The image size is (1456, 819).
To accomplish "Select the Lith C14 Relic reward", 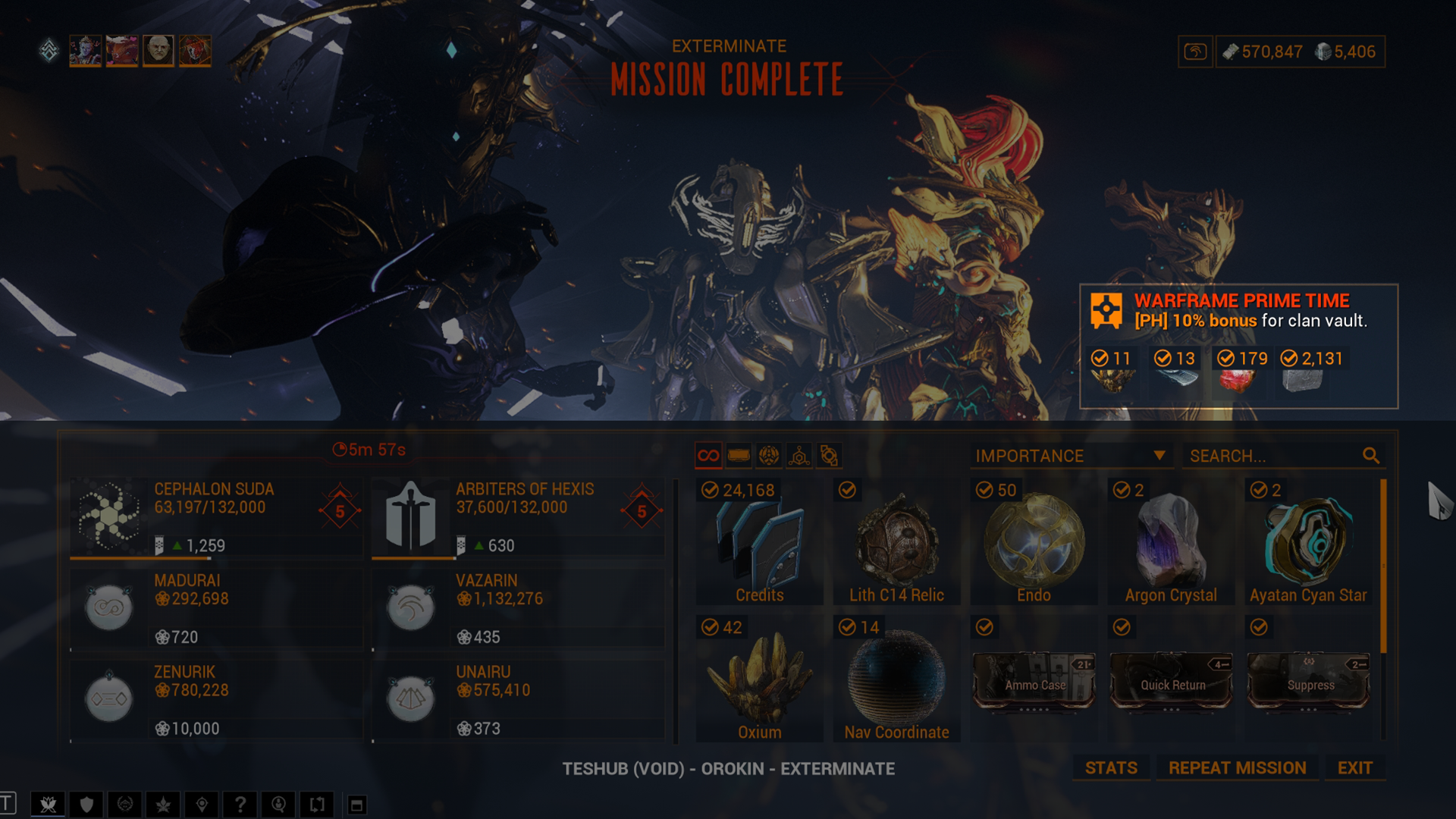I will 896,542.
